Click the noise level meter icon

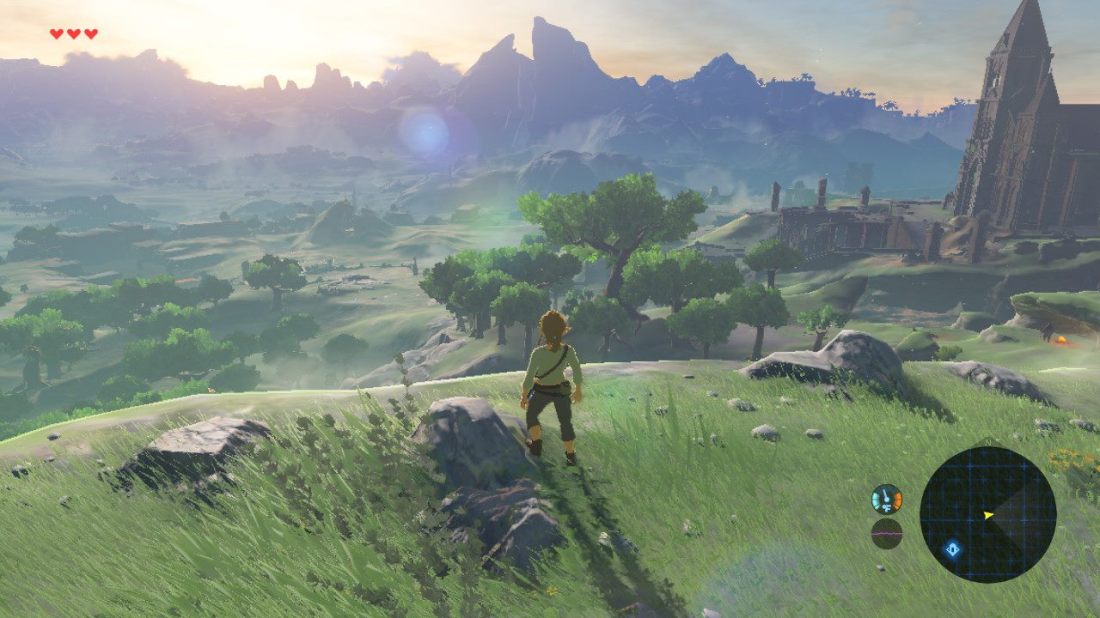click(886, 533)
